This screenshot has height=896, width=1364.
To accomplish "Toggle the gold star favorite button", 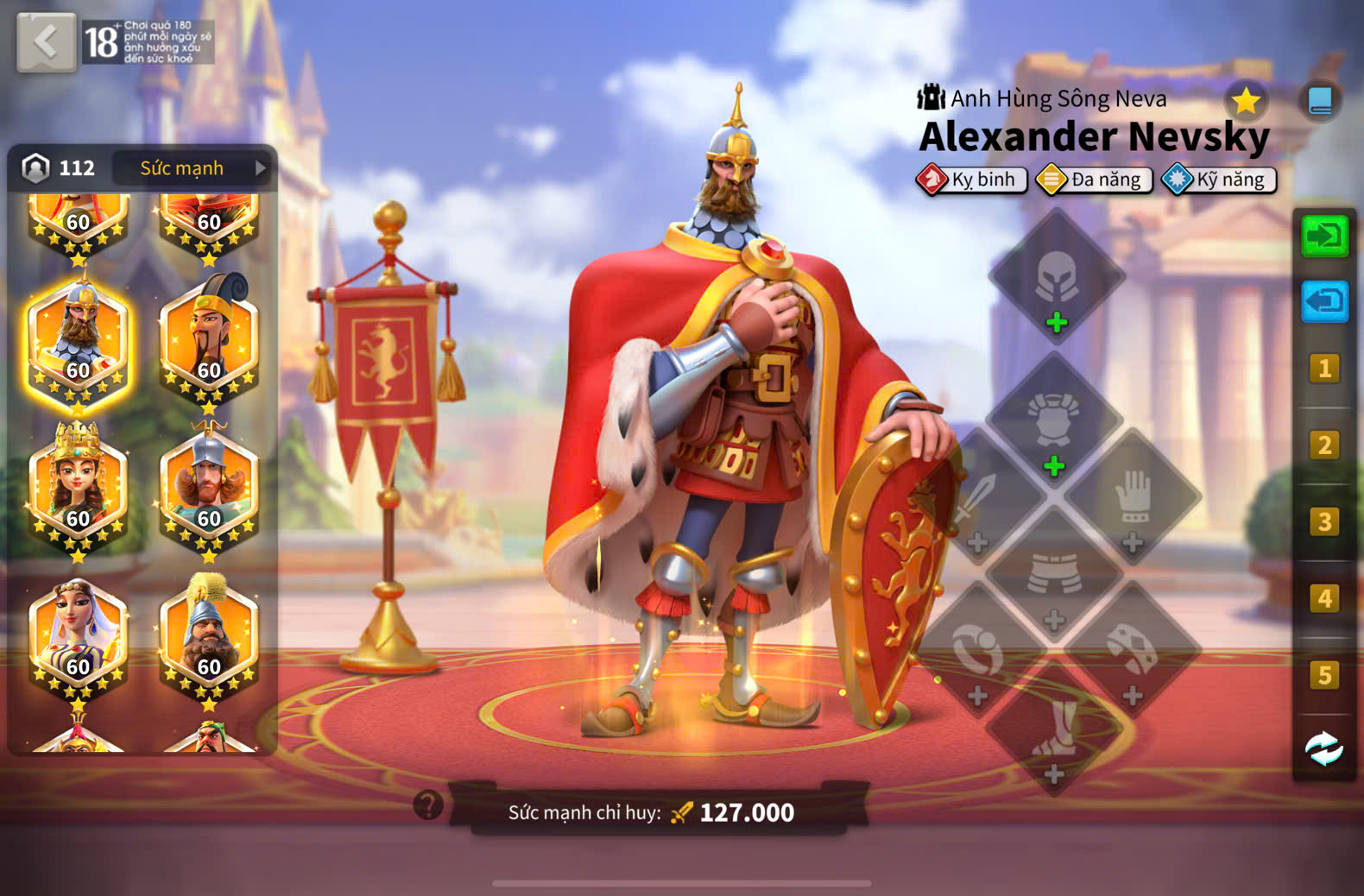I will (1245, 101).
